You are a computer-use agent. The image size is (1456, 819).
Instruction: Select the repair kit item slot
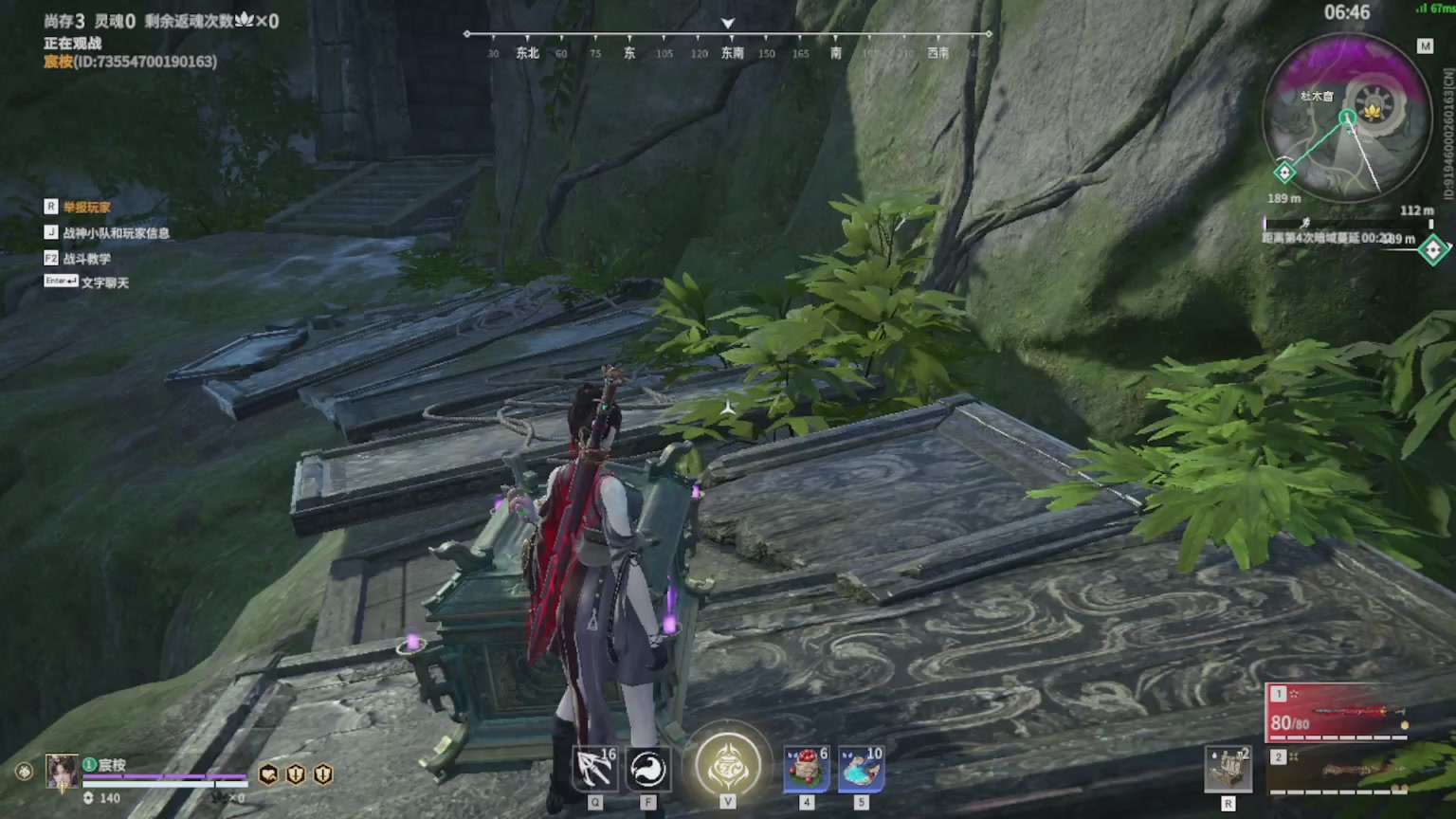(x=1228, y=768)
